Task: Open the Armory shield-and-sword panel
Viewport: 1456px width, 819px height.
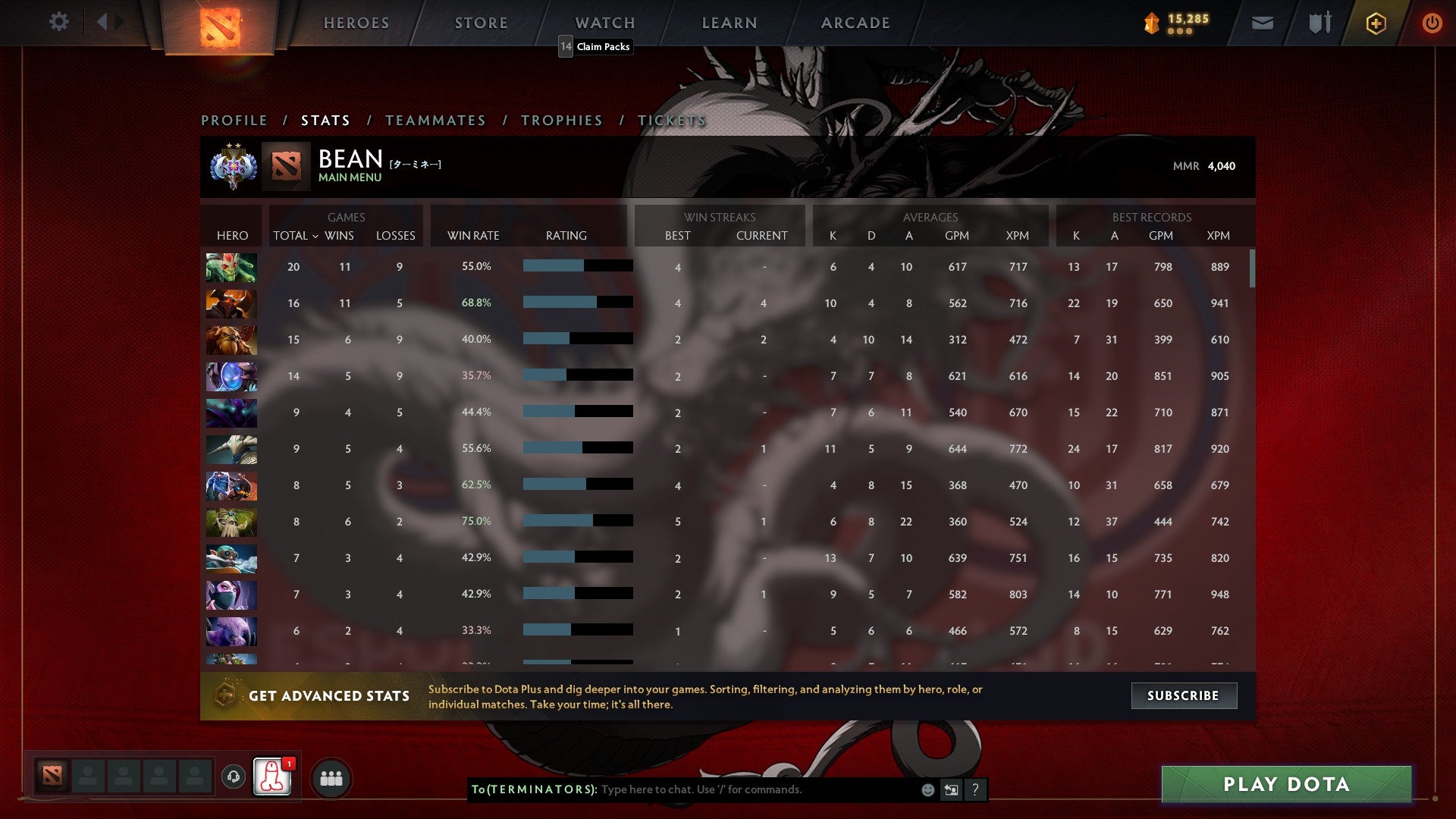Action: [x=1318, y=23]
